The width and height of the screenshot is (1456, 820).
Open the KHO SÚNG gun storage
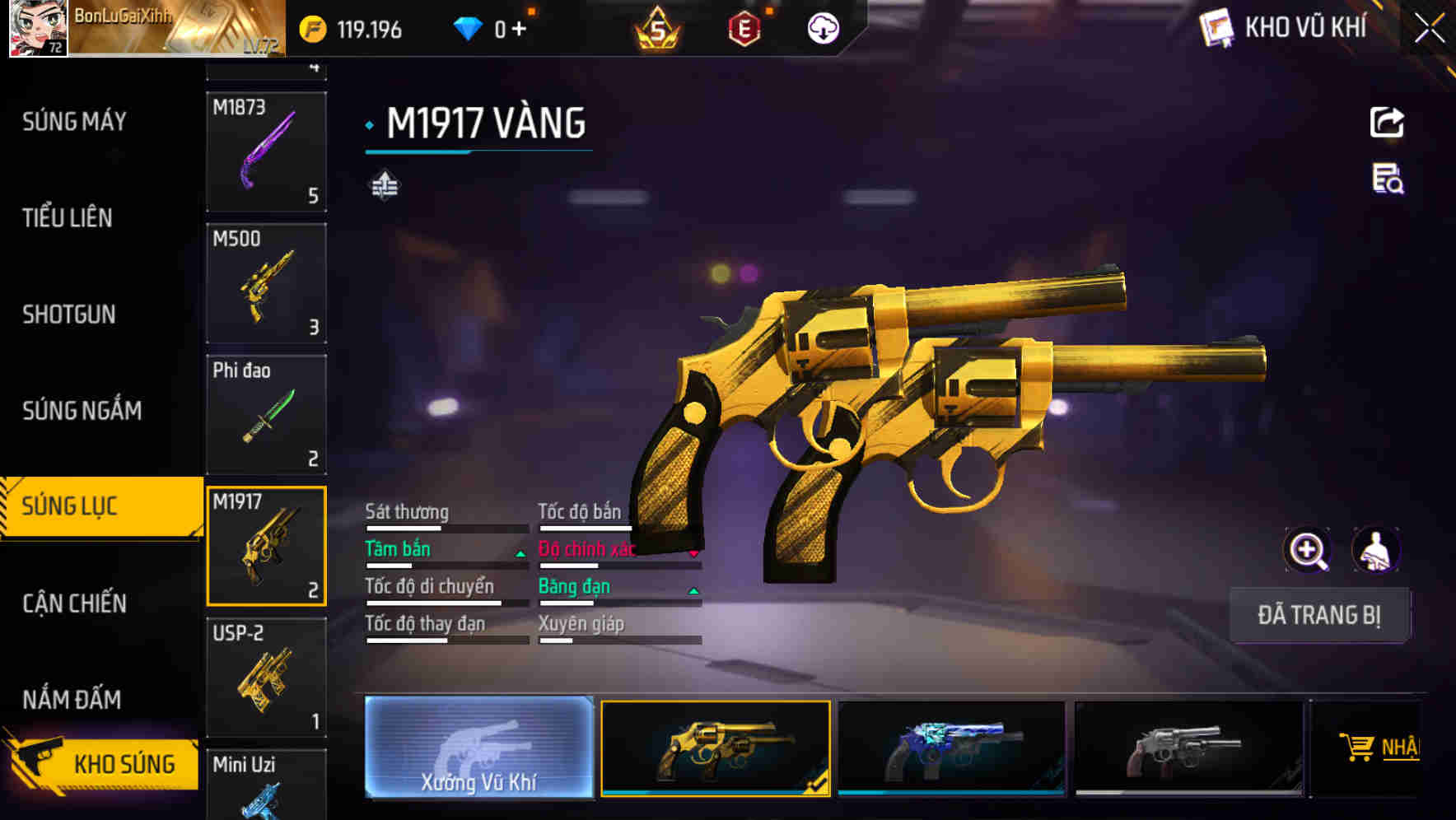click(x=103, y=763)
